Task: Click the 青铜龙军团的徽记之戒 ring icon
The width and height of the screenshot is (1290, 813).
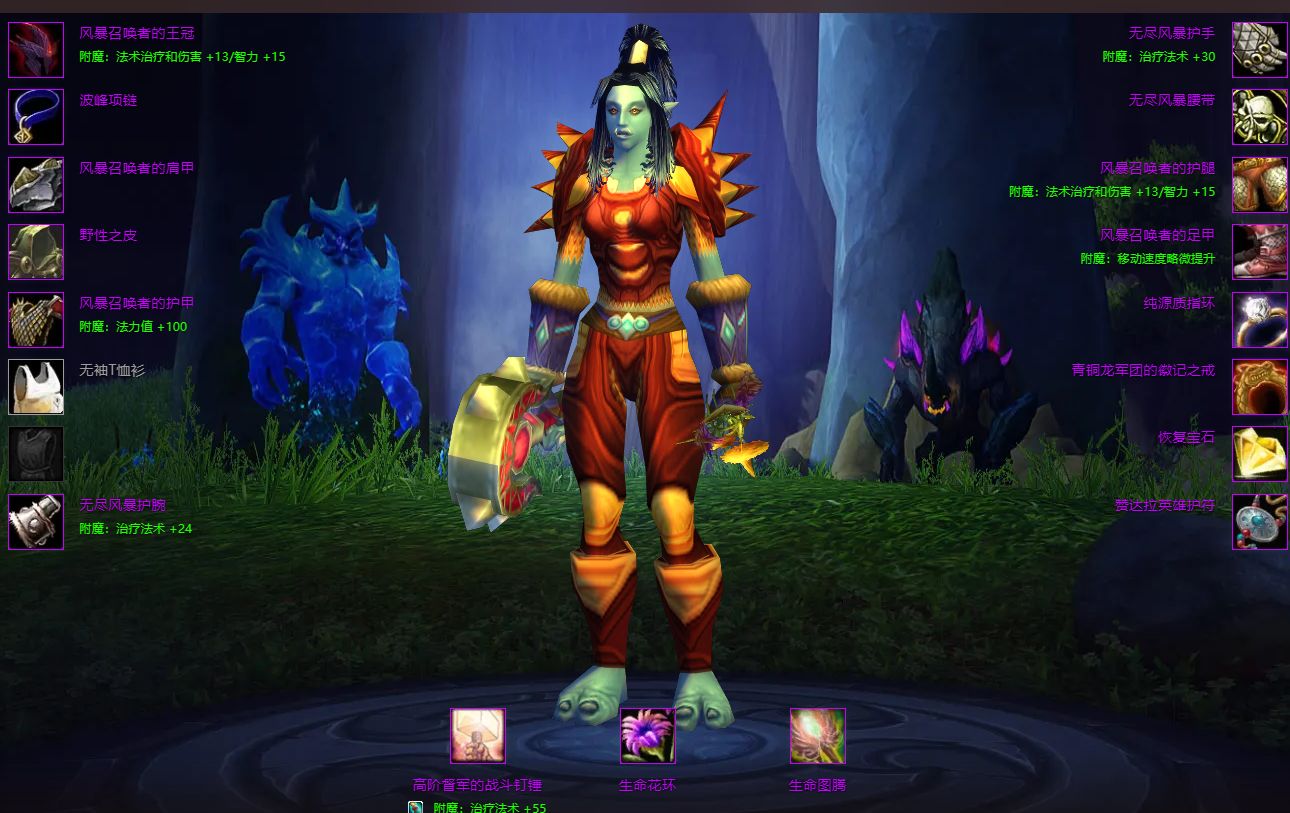Action: 1260,387
